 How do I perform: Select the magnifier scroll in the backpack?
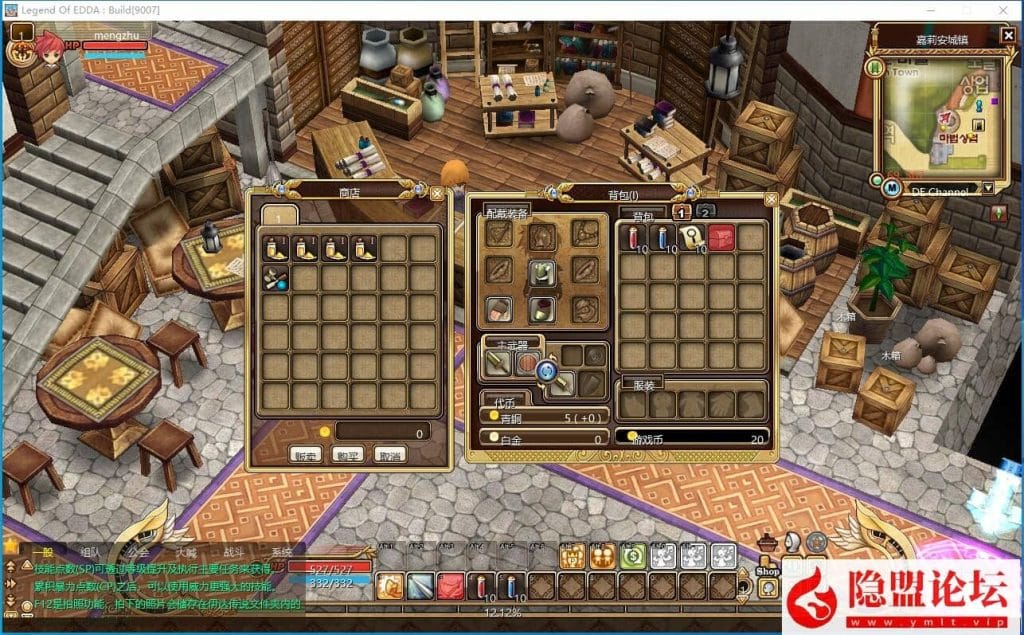tap(692, 238)
